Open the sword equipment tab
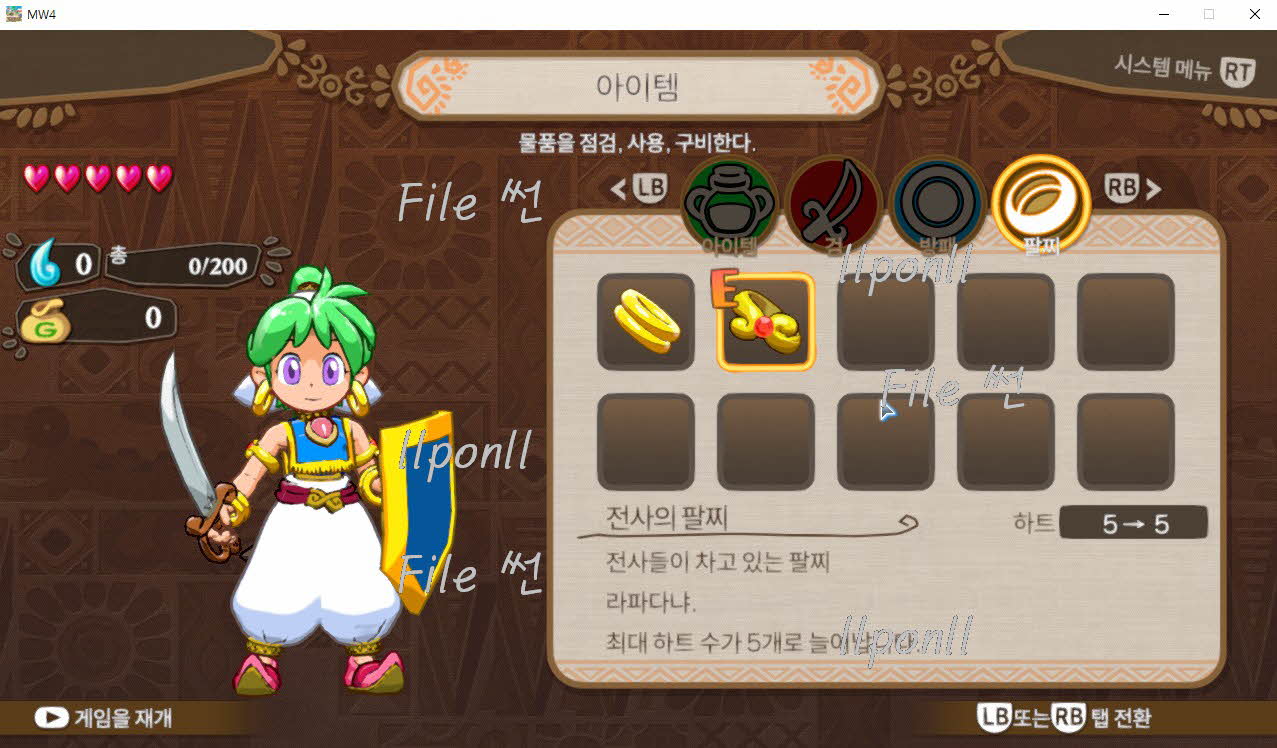The height and width of the screenshot is (748, 1277). click(x=833, y=205)
